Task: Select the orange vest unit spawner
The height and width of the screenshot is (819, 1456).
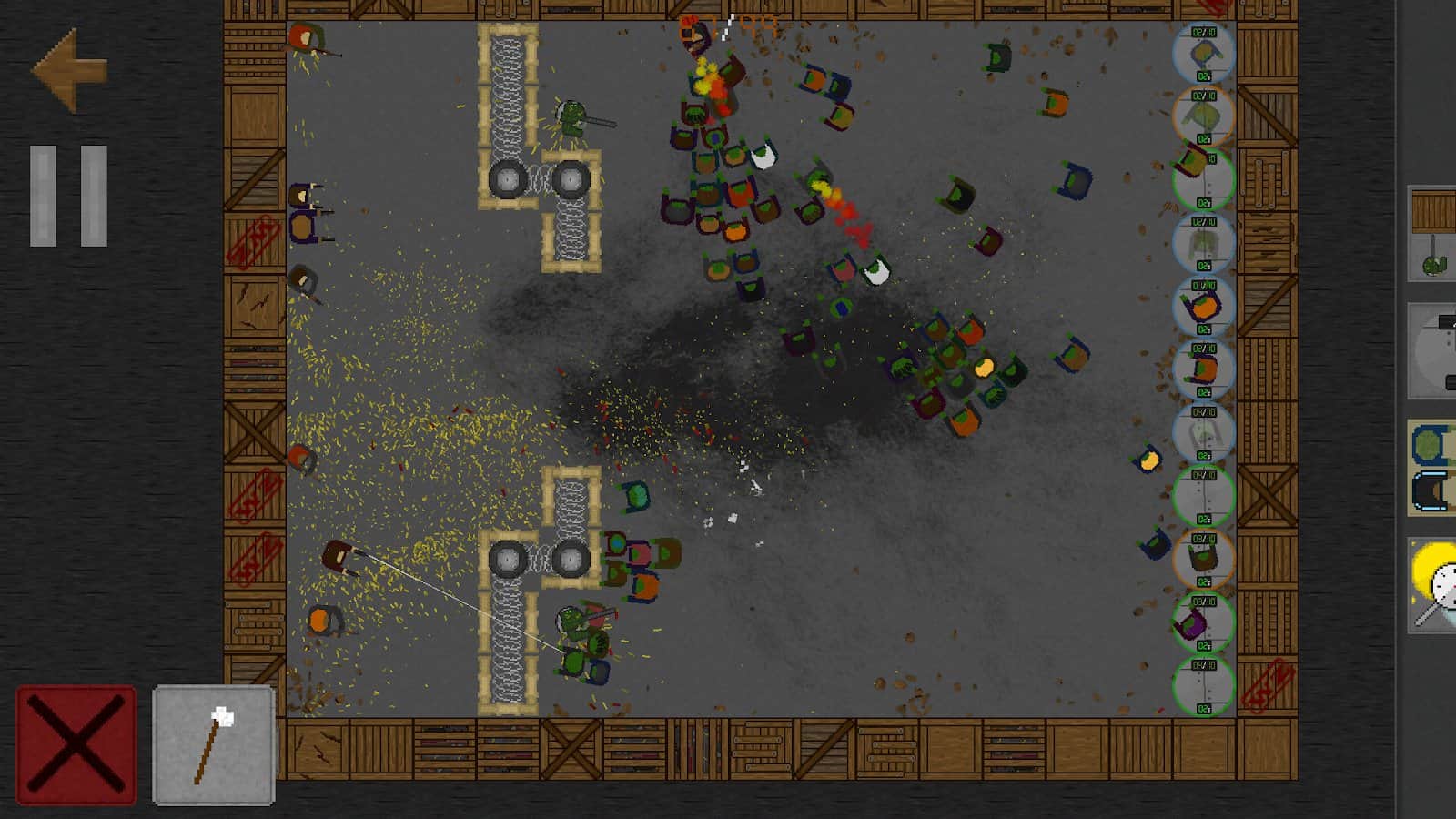Action: coord(1201,305)
